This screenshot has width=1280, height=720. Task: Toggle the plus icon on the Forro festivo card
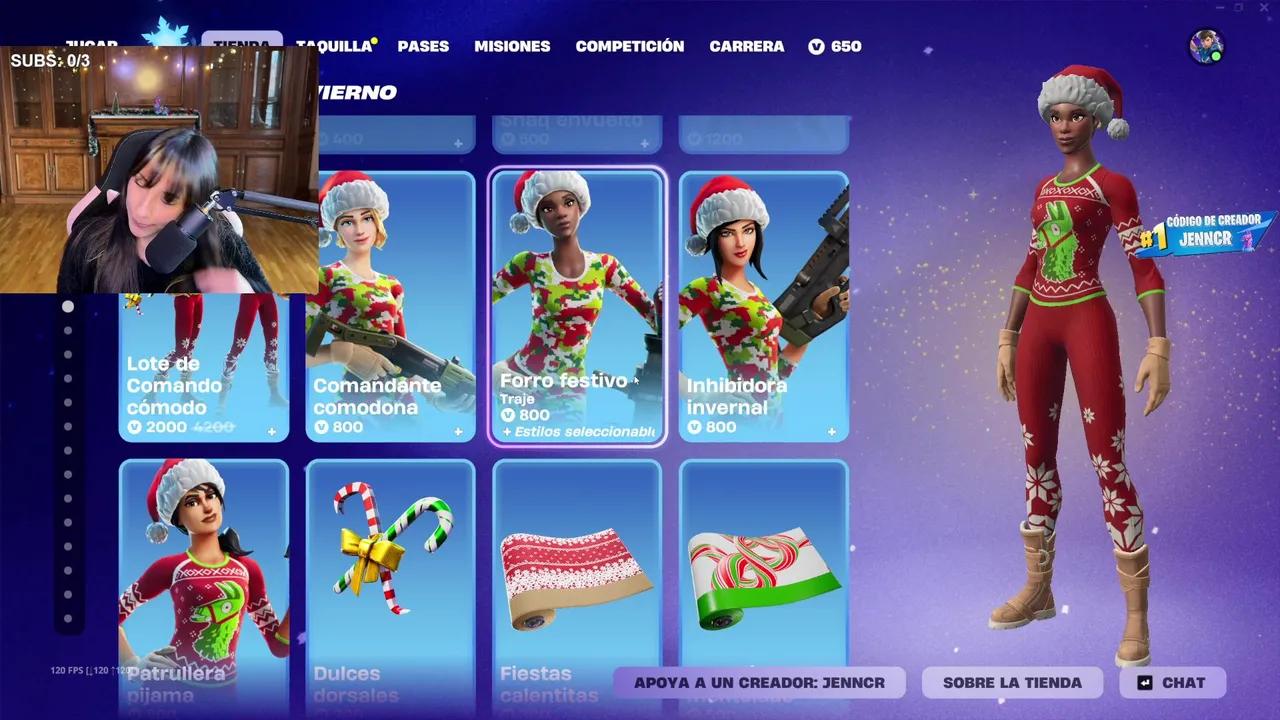pos(645,431)
